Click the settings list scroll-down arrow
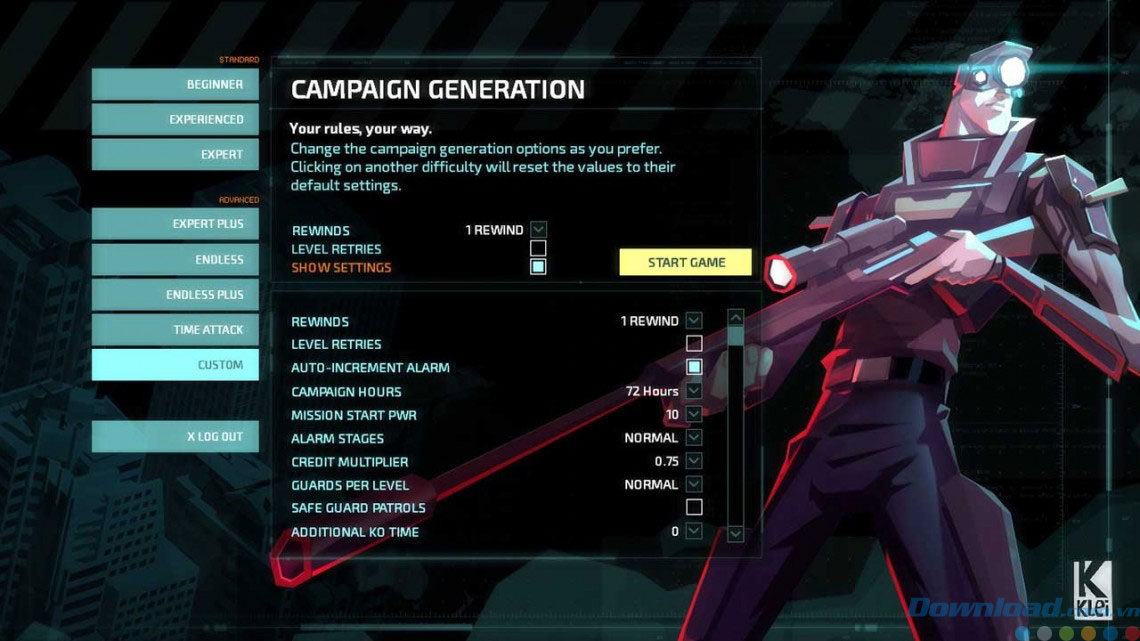 point(736,534)
